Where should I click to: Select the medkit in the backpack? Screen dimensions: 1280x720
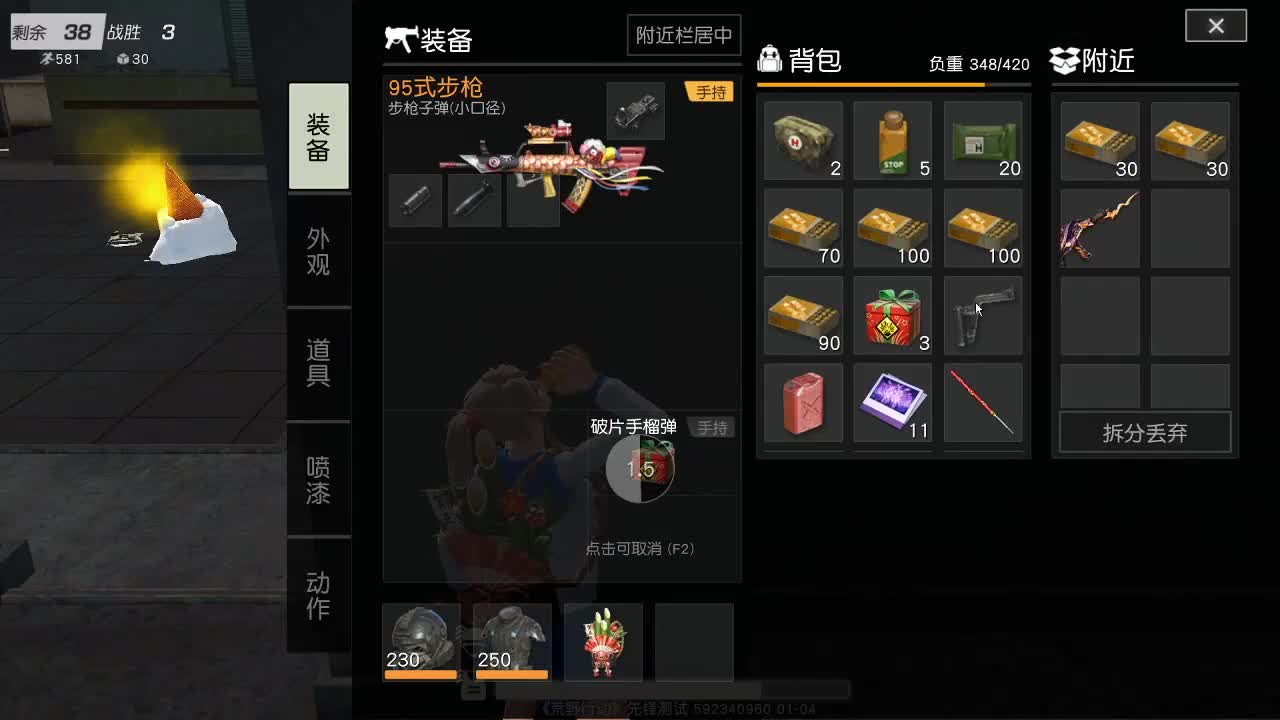803,141
